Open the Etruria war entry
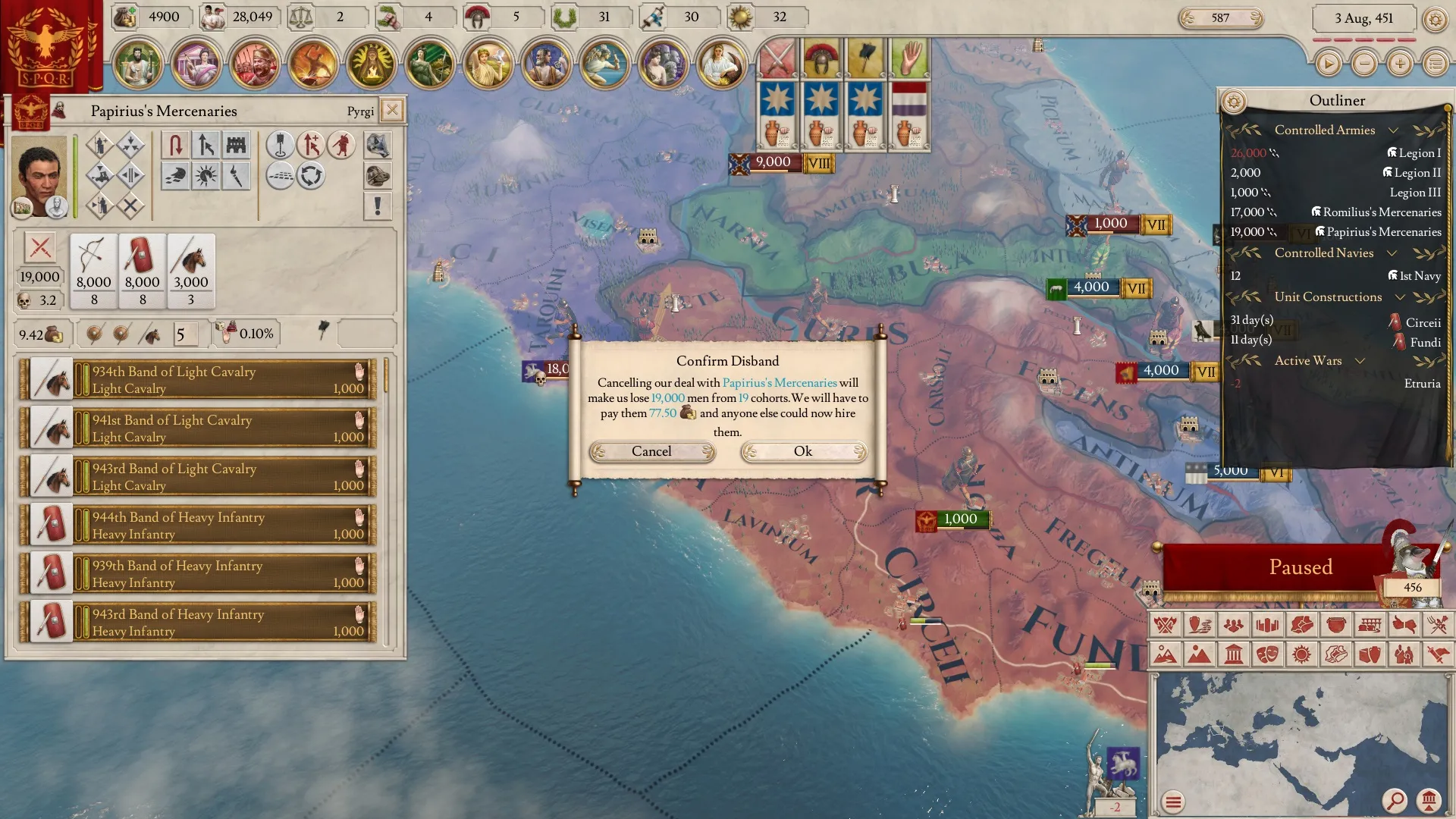This screenshot has height=819, width=1456. point(1422,384)
